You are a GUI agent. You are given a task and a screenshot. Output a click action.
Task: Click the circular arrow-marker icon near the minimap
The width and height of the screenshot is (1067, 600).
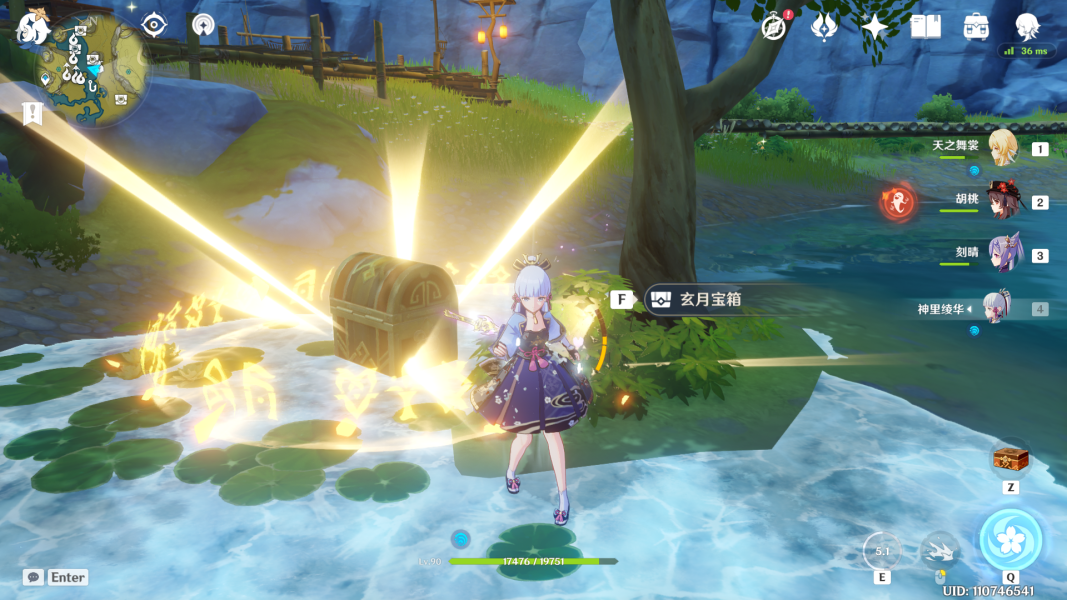coord(204,25)
